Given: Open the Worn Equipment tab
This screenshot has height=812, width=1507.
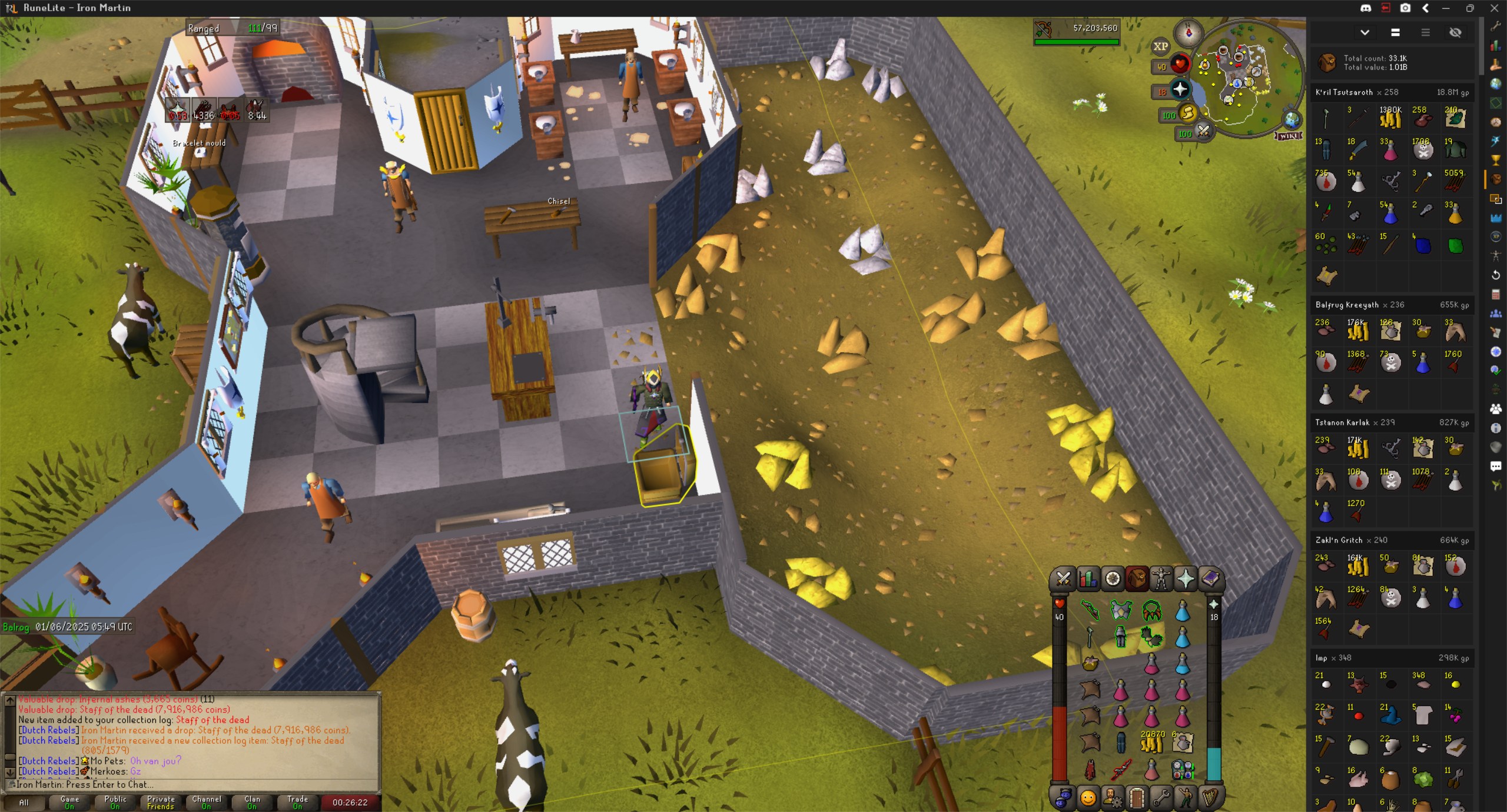Looking at the screenshot, I should [x=1161, y=579].
